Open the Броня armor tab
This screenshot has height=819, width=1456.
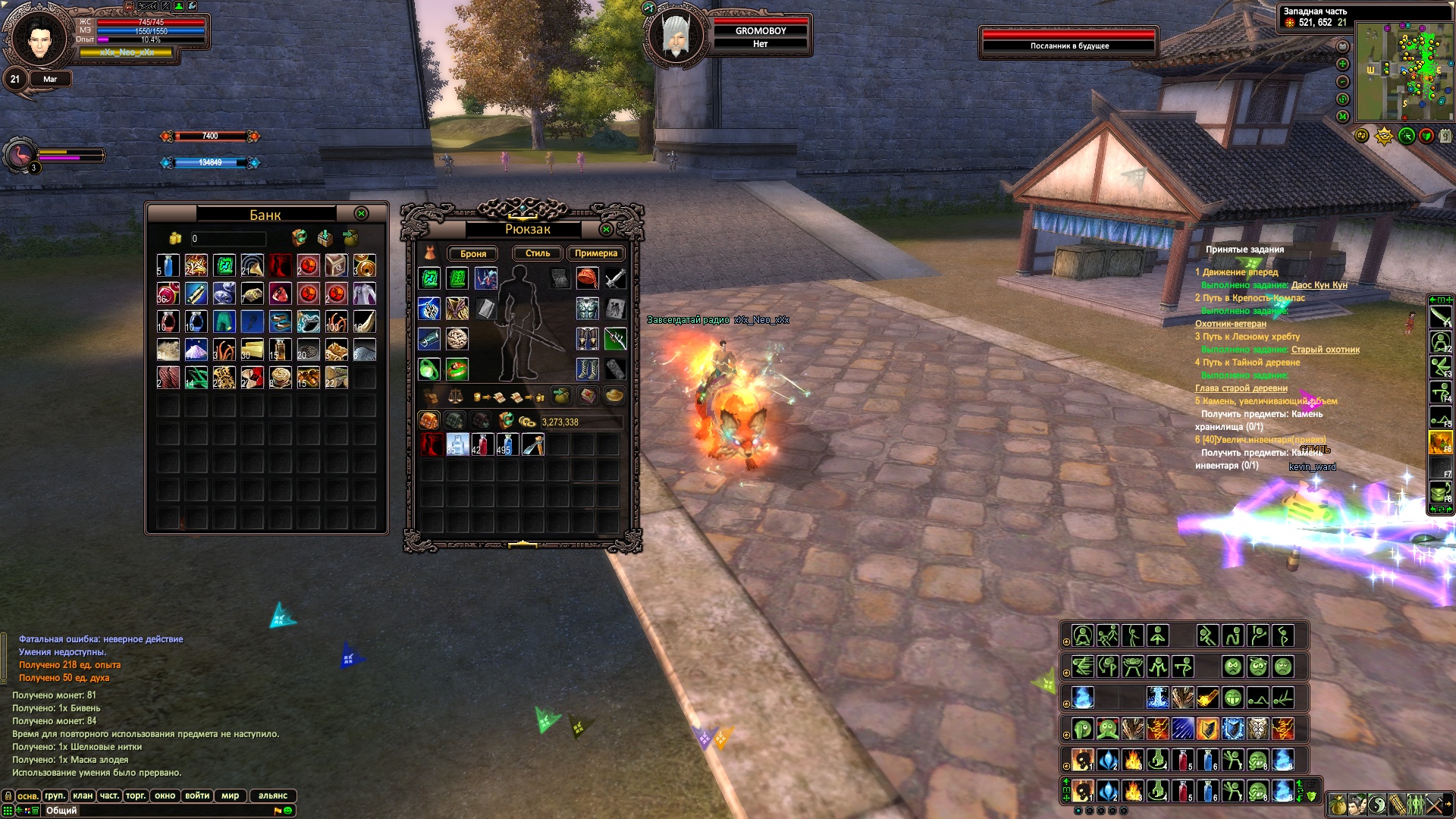click(473, 253)
